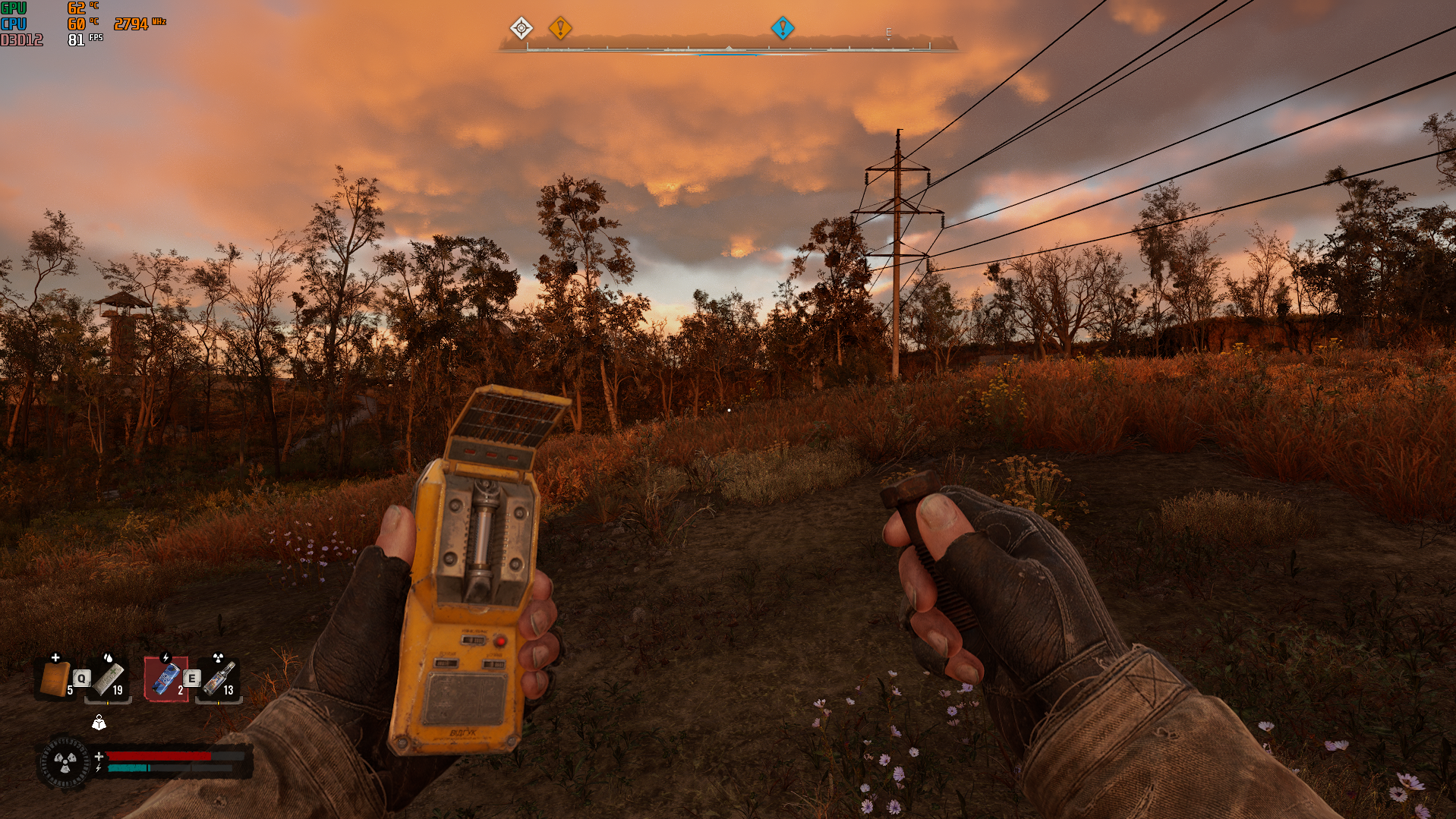
Task: Click the blue quest marker on compass
Action: (x=782, y=29)
